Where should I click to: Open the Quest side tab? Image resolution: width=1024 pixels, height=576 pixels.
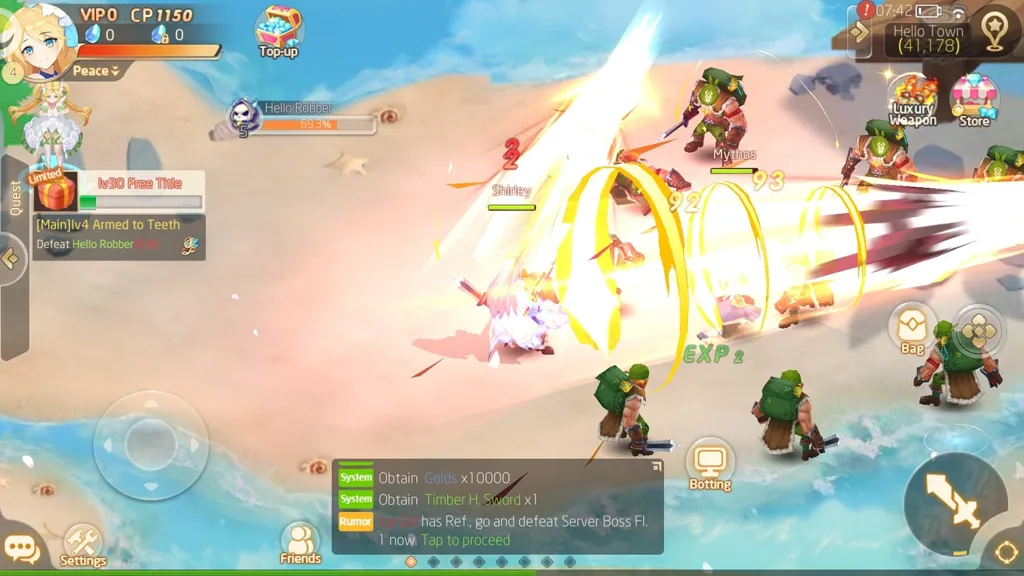tap(14, 198)
